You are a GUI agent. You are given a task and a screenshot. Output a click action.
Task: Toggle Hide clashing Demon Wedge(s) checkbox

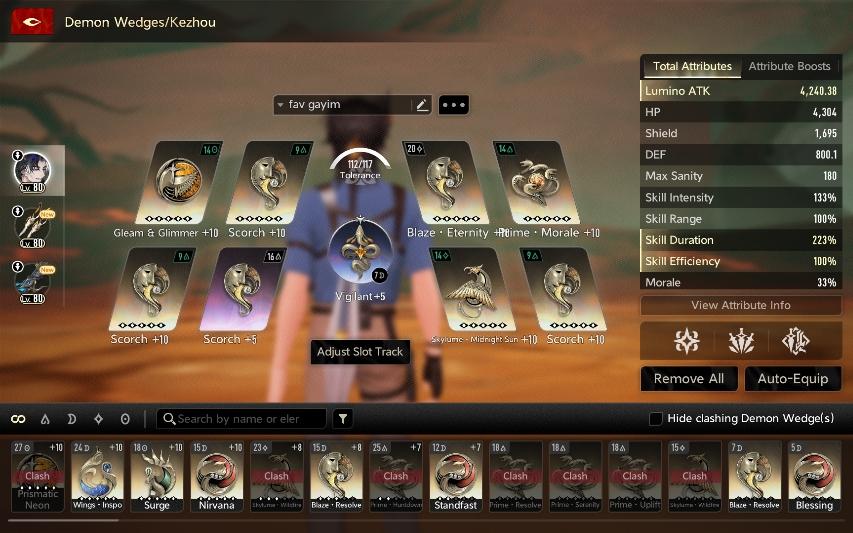click(x=656, y=419)
